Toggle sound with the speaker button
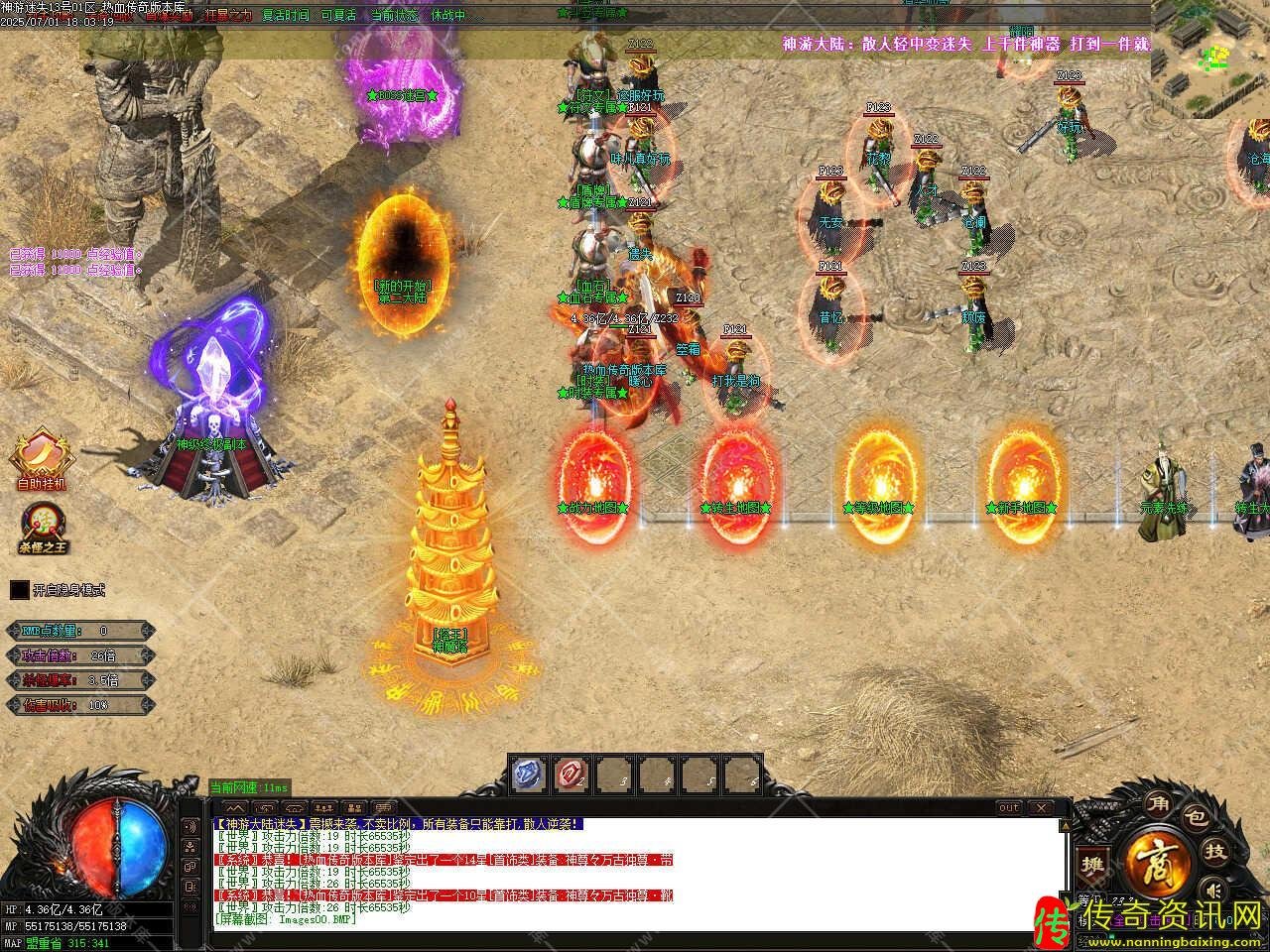Image resolution: width=1270 pixels, height=952 pixels. click(1210, 888)
